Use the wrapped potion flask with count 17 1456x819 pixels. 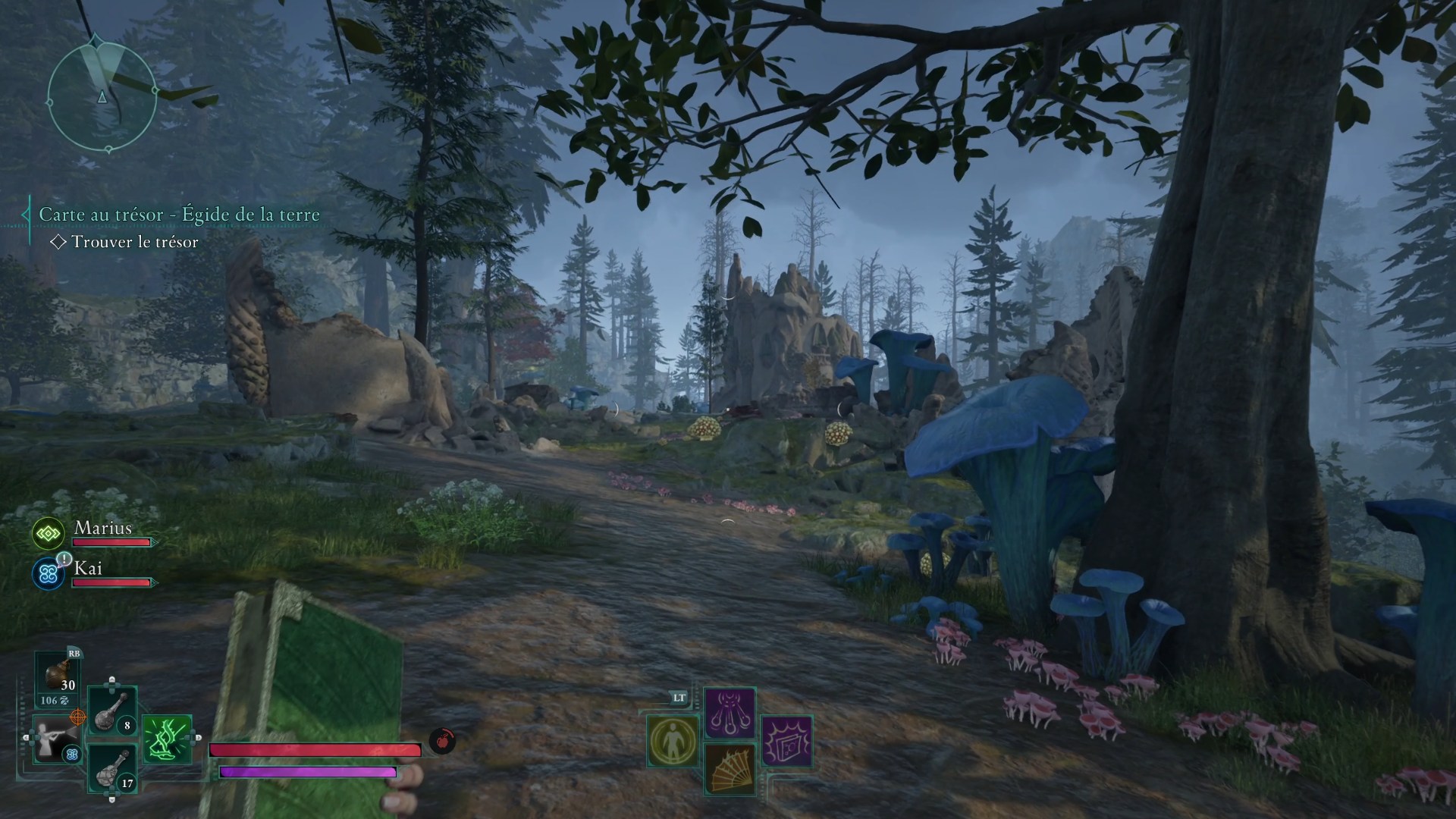(112, 768)
